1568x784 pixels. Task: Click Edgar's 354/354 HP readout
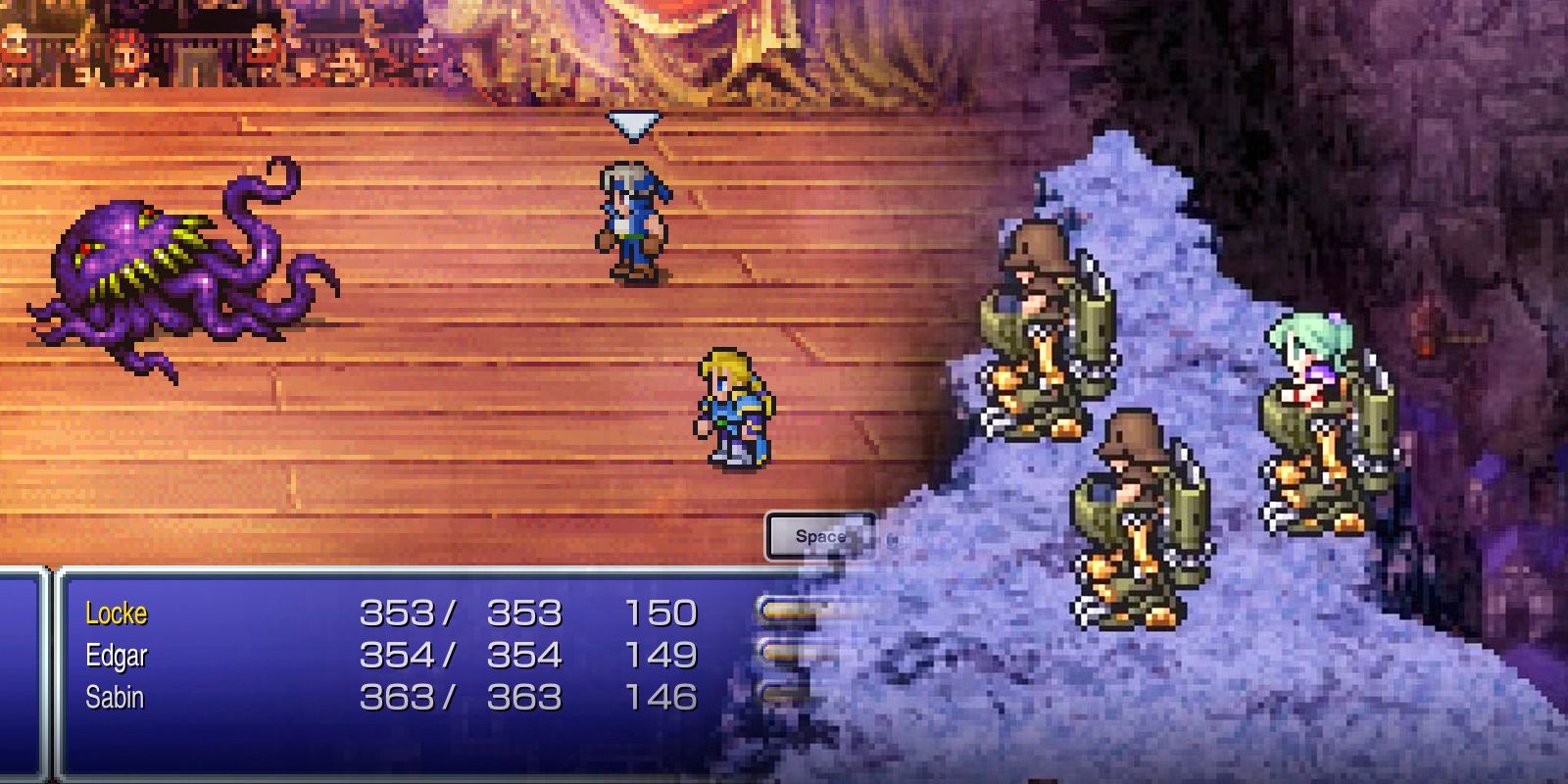click(x=461, y=655)
